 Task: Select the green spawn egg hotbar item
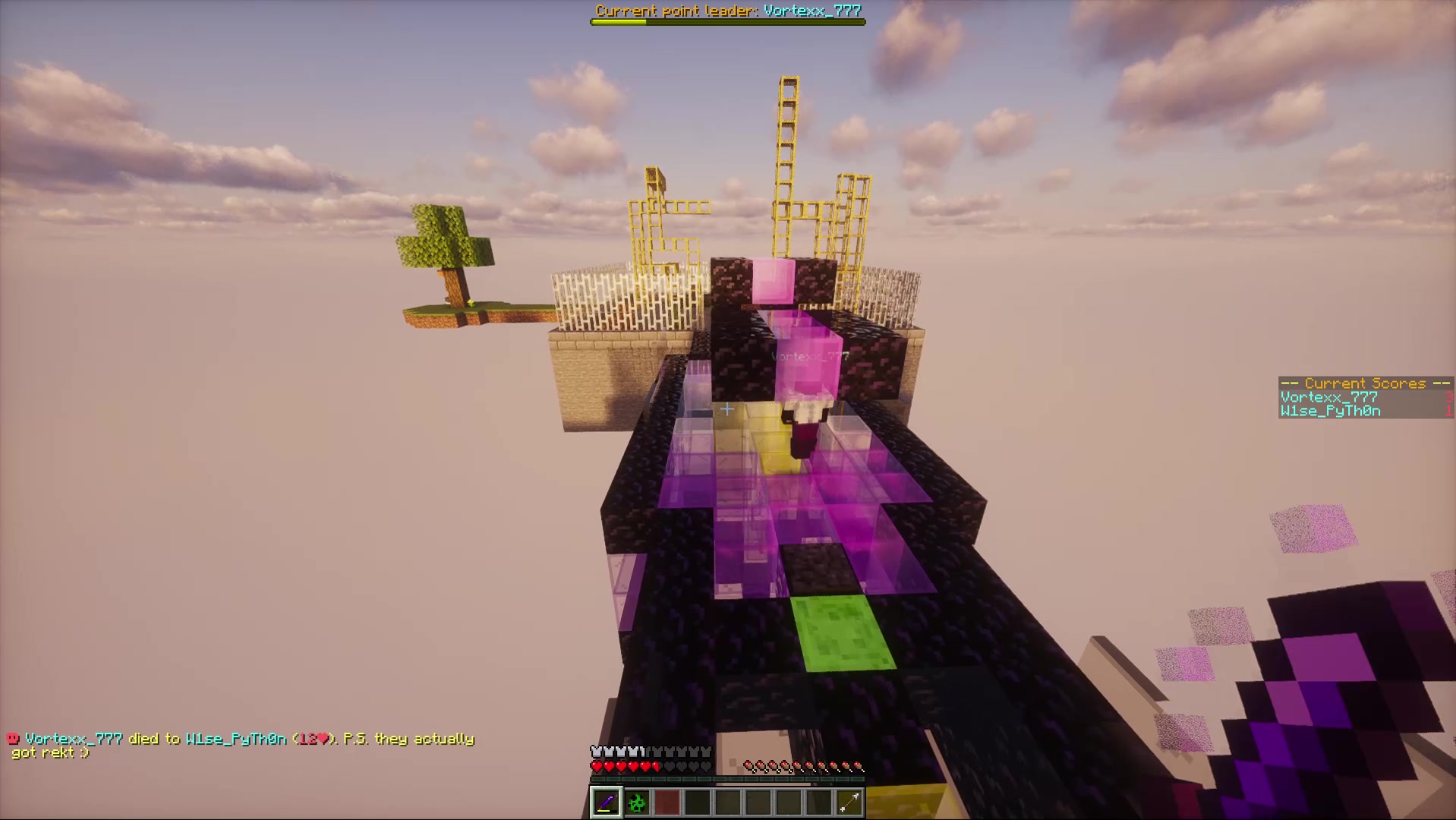pos(636,803)
